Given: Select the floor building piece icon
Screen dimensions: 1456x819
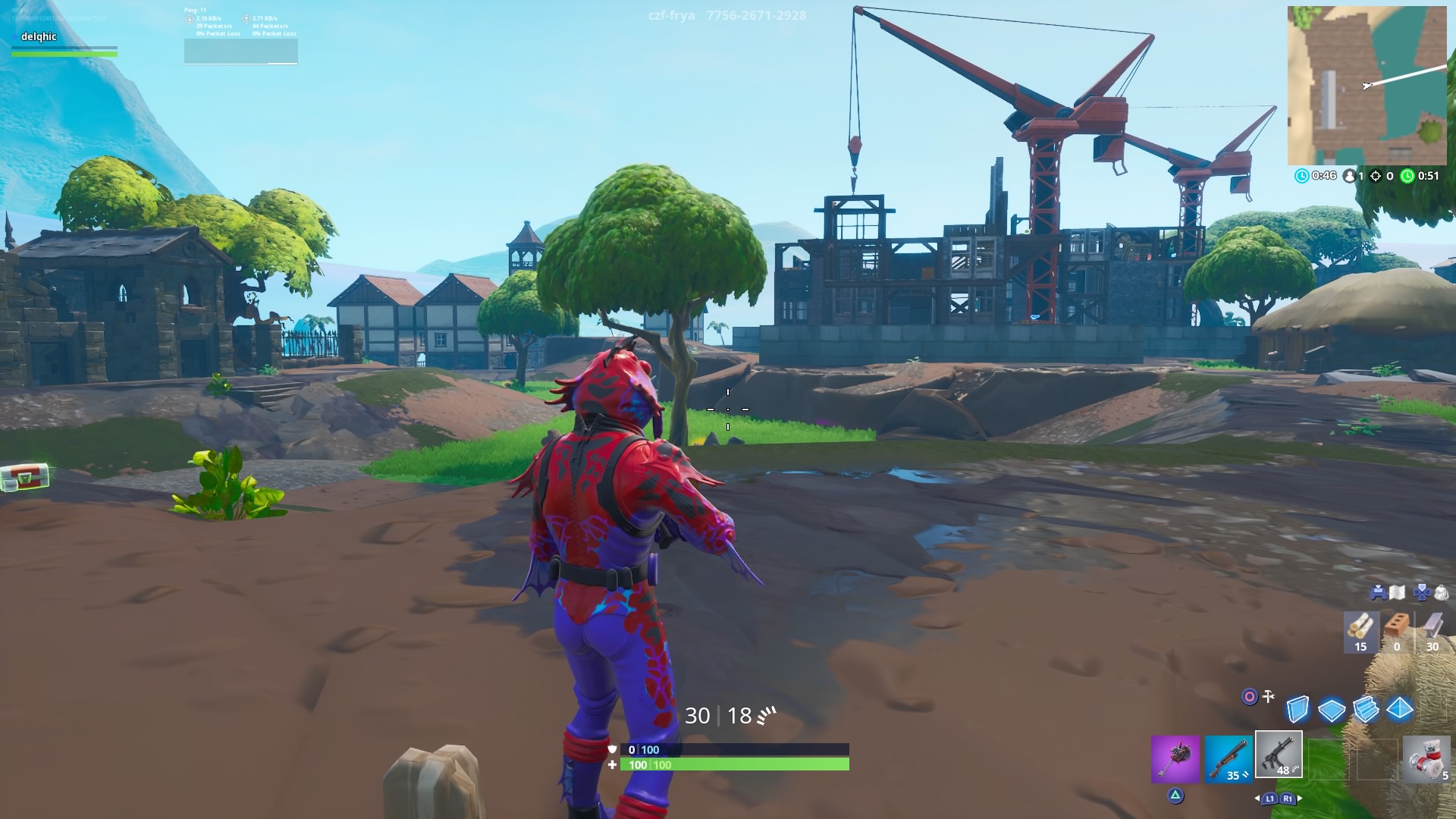Looking at the screenshot, I should (x=1331, y=710).
